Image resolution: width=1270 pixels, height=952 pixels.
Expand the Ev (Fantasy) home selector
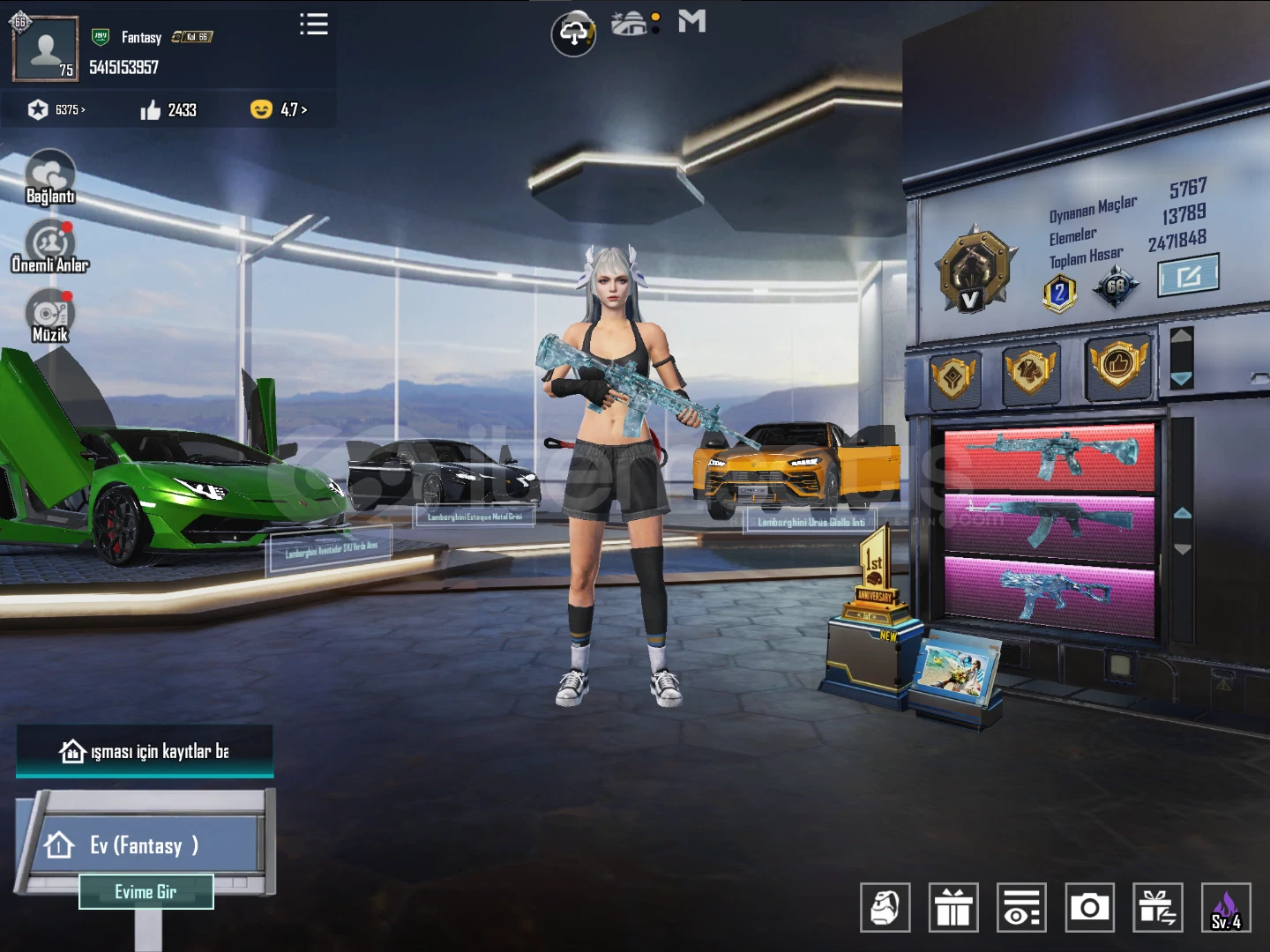[x=146, y=845]
